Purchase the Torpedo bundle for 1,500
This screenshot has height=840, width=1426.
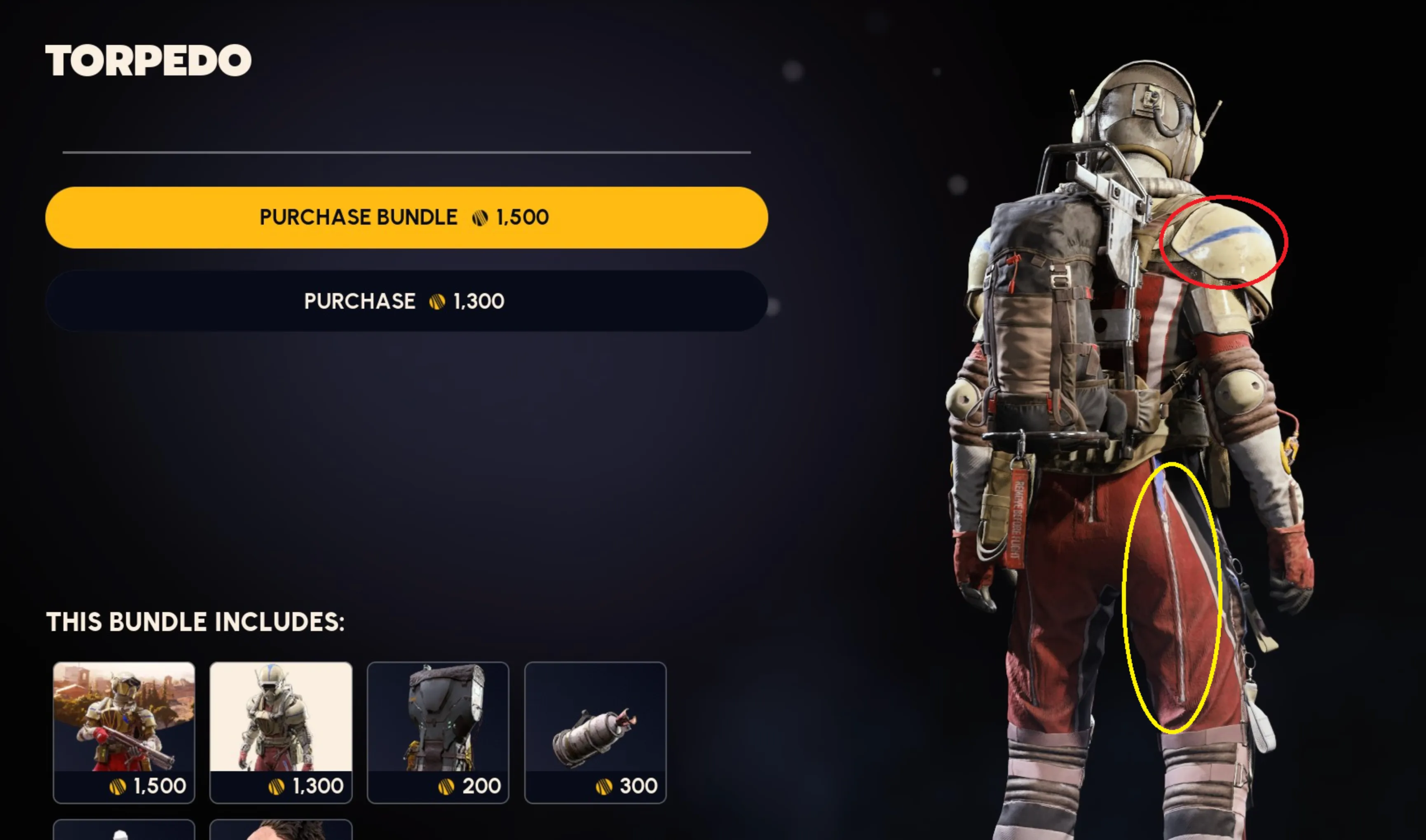(x=406, y=217)
